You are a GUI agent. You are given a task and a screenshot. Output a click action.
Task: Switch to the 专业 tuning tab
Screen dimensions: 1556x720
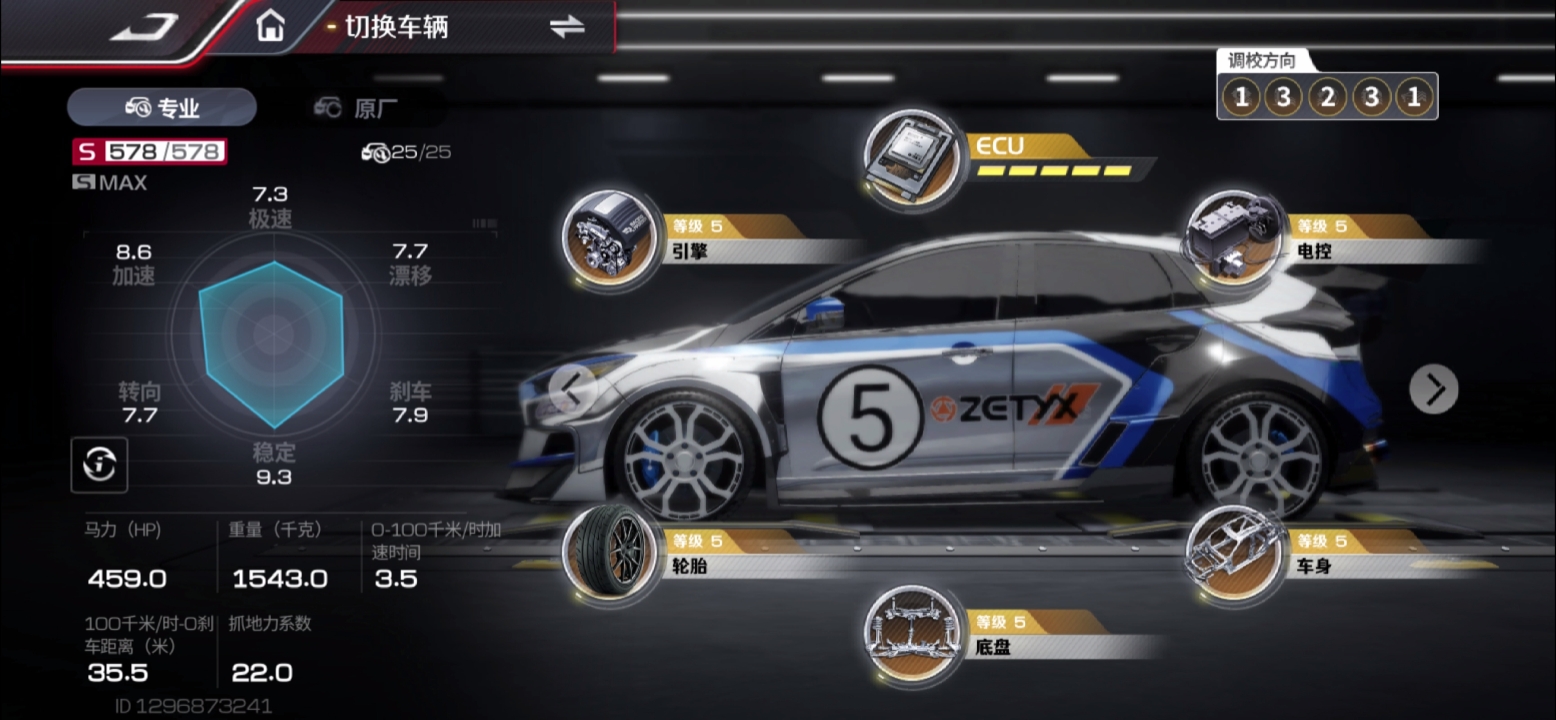[x=162, y=108]
